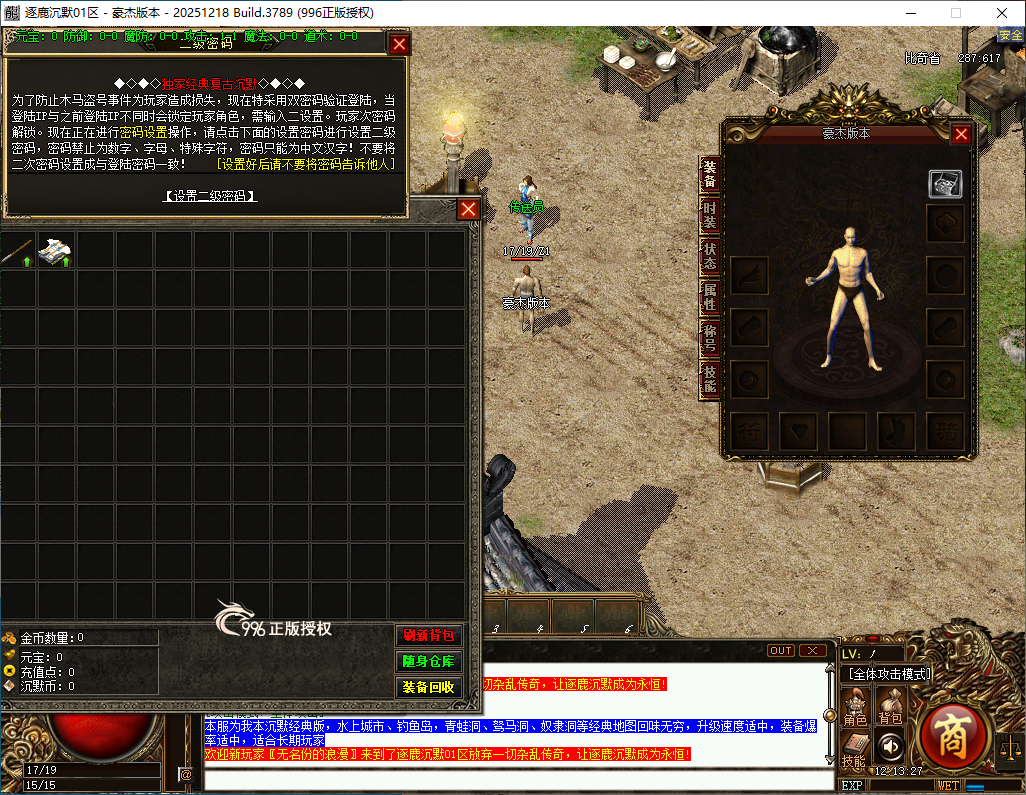Open the 状态 status tab
Screen dimensions: 1026x795
(x=709, y=256)
